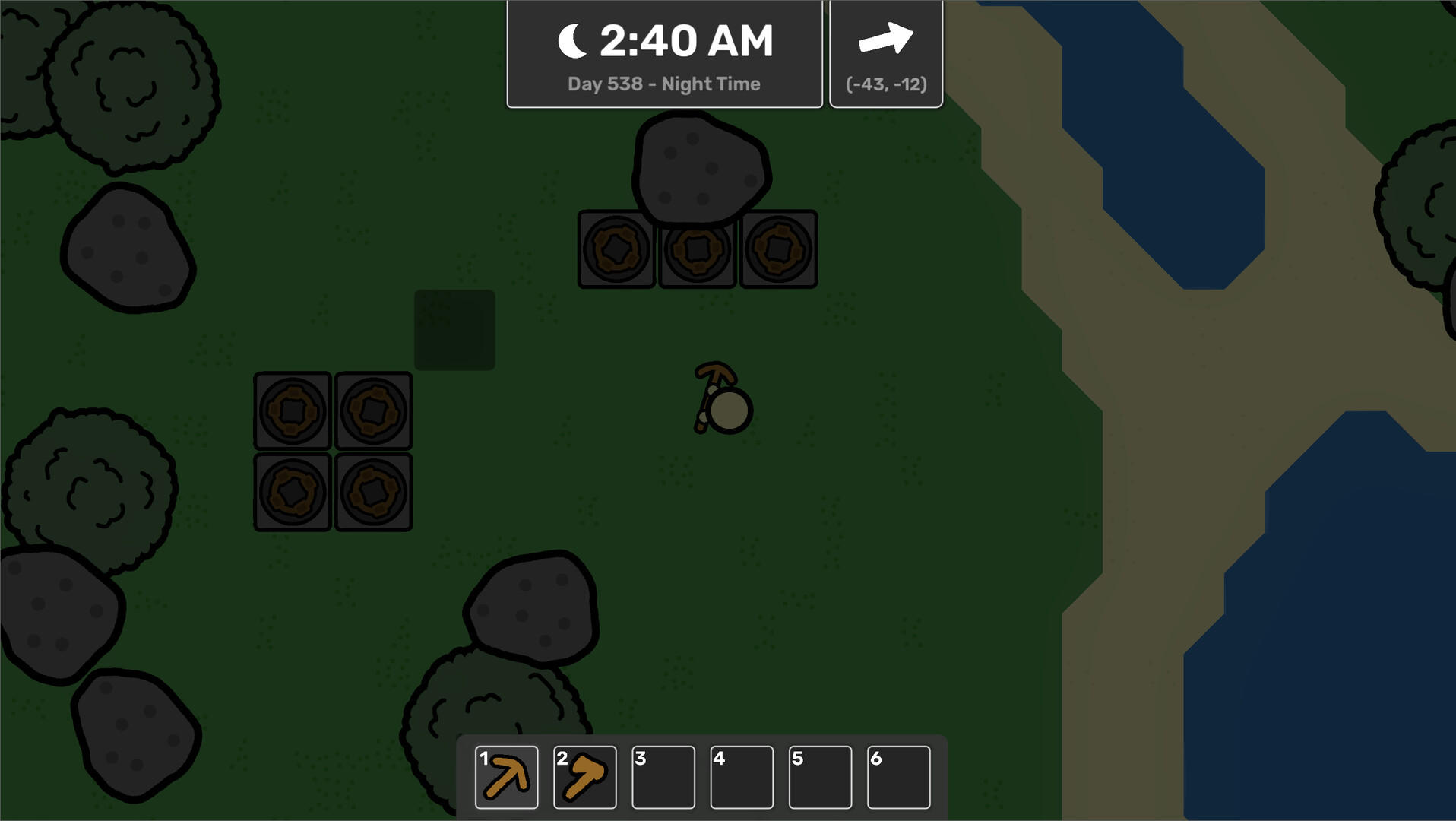
Task: Click the middle furnace of the top row
Action: (697, 250)
